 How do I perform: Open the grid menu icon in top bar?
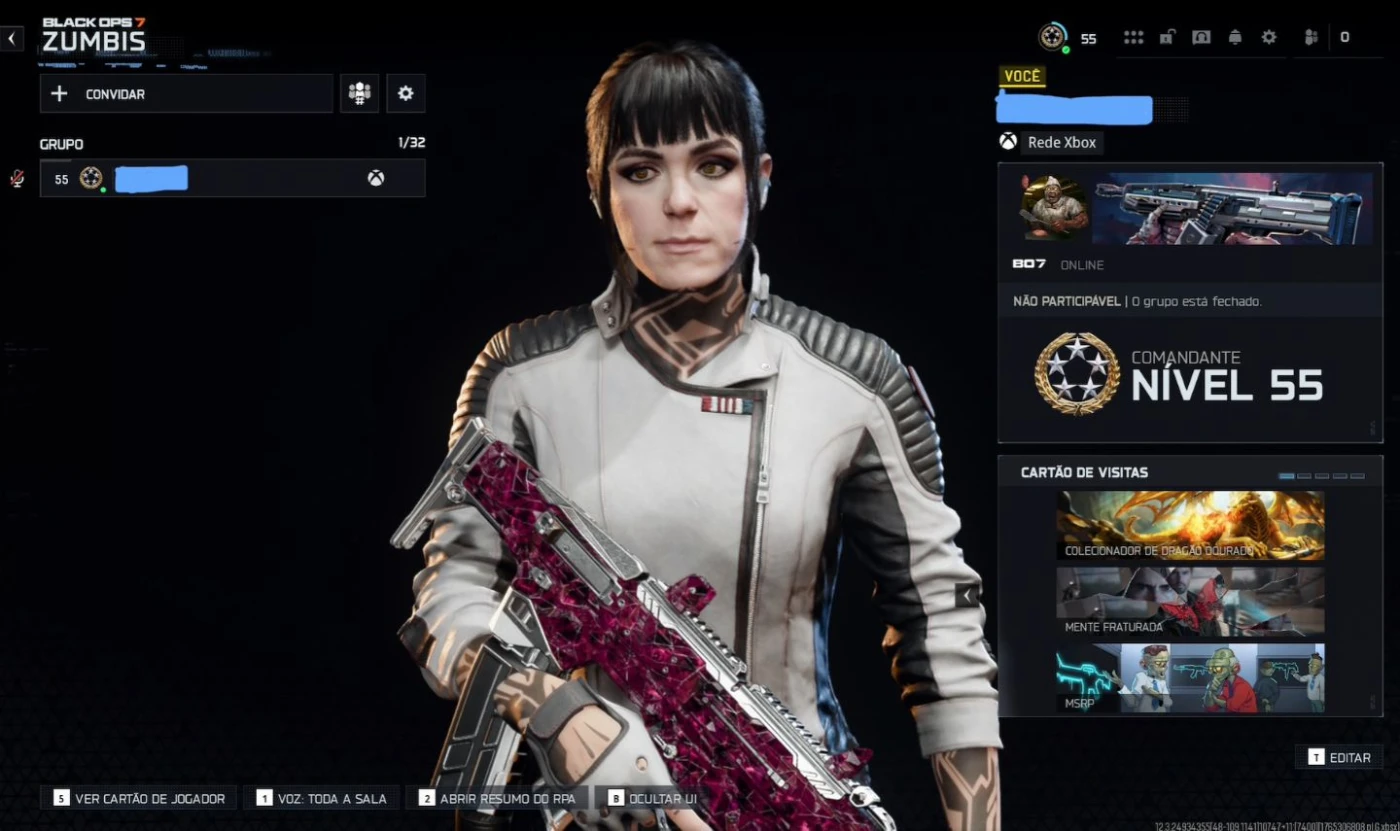pyautogui.click(x=1133, y=38)
